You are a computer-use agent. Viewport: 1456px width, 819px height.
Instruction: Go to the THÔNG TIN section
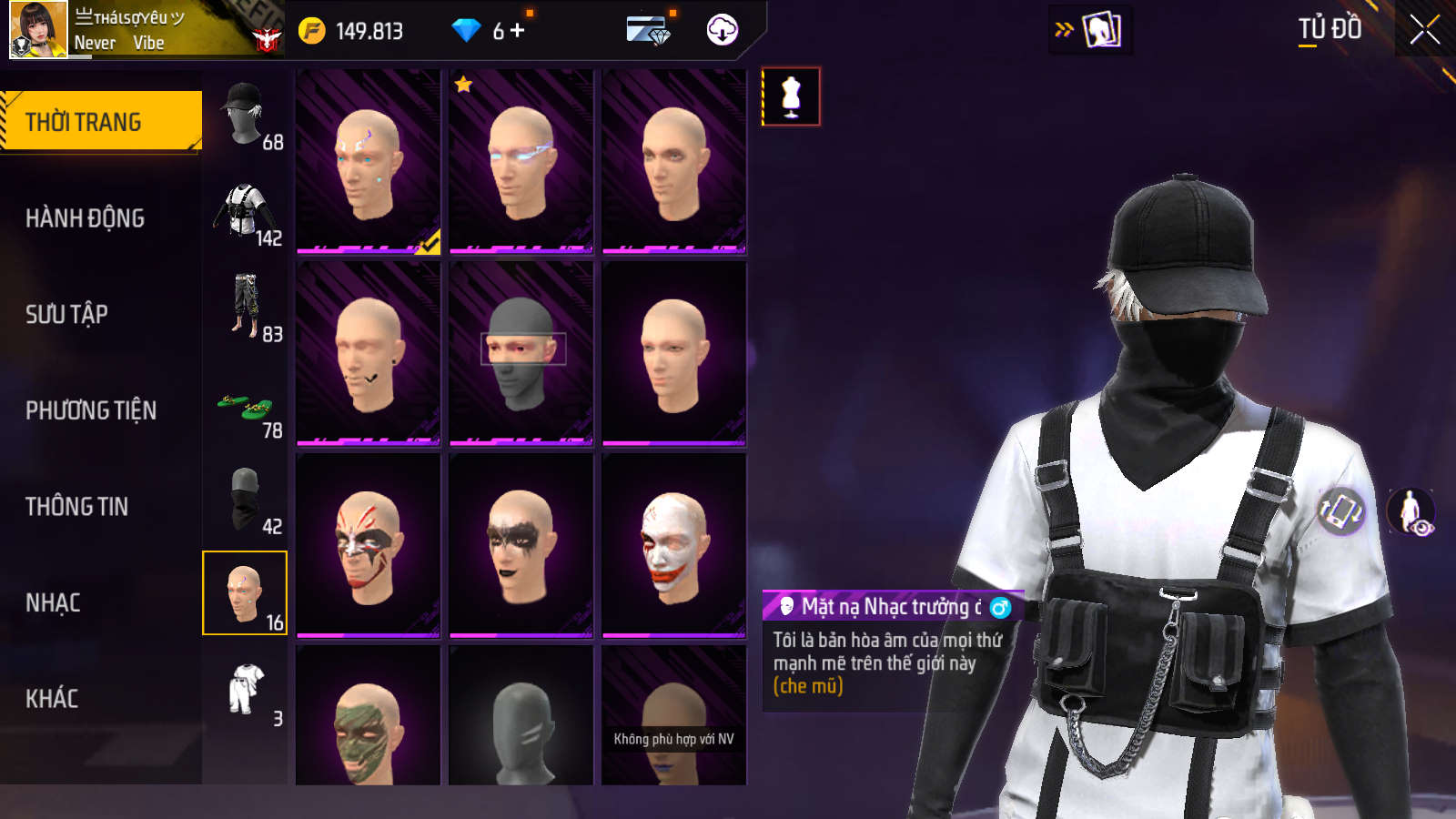76,507
